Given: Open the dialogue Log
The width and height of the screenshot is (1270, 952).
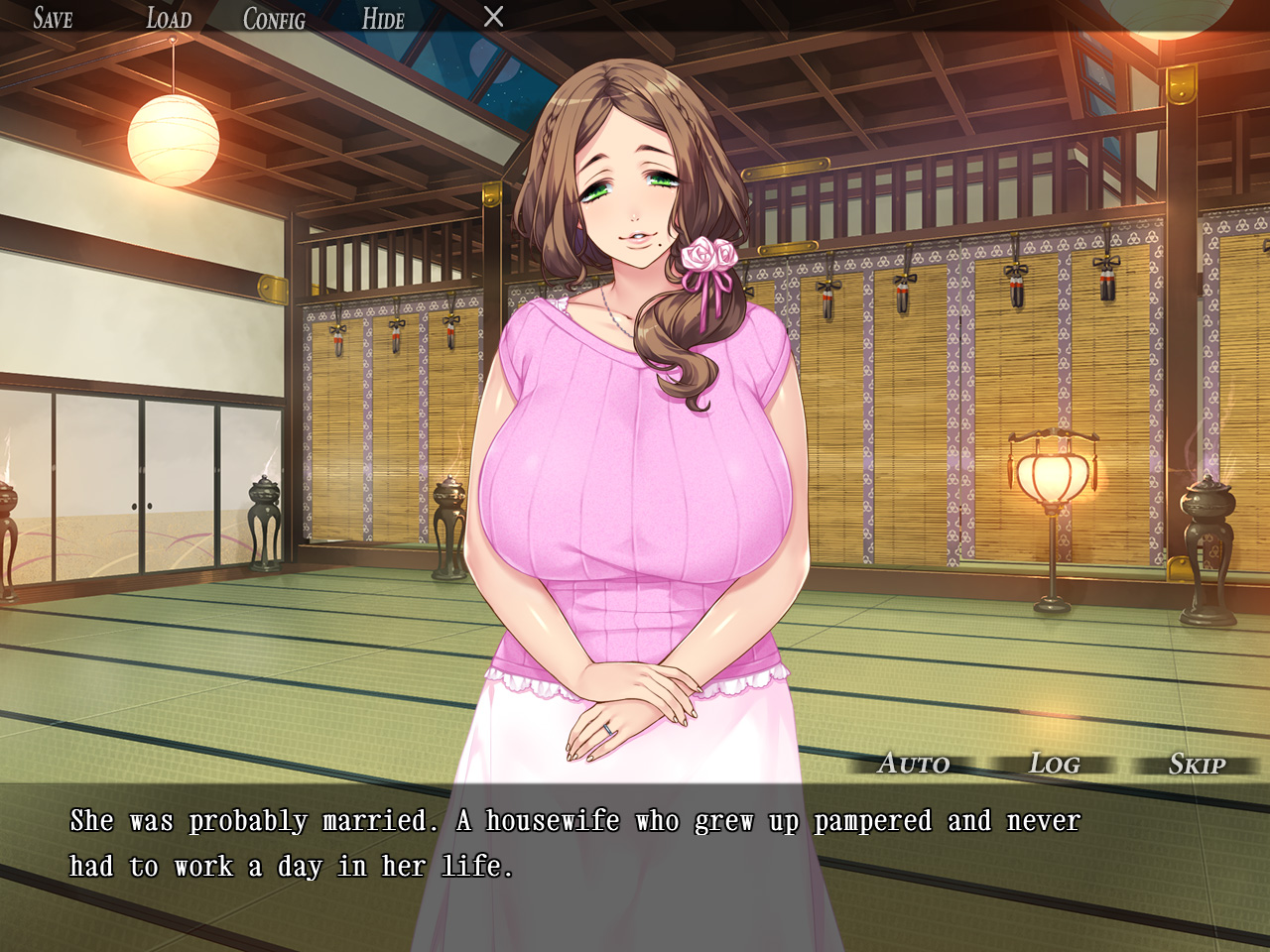Looking at the screenshot, I should pos(1054,764).
